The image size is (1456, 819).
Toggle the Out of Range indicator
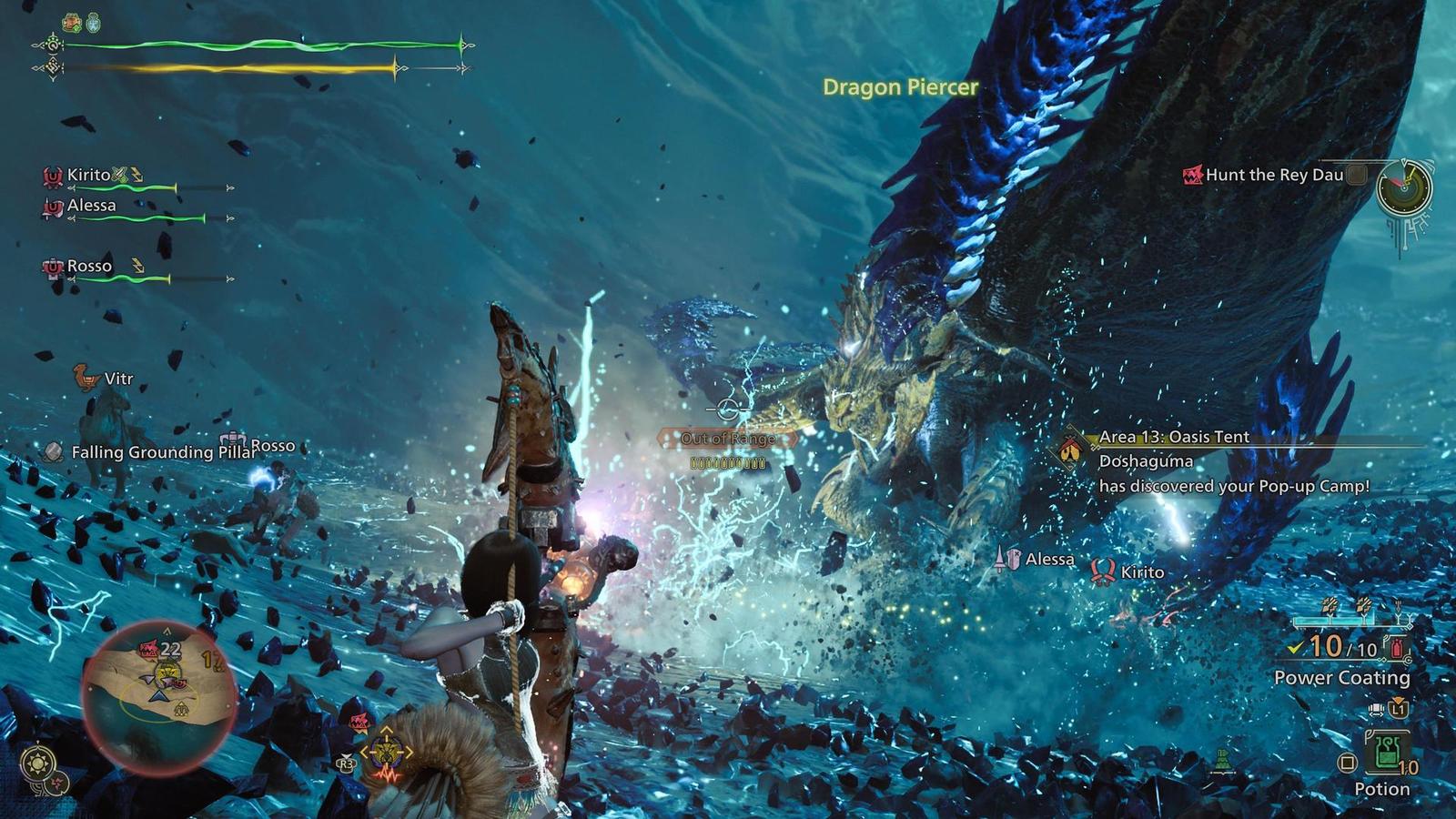click(x=727, y=437)
